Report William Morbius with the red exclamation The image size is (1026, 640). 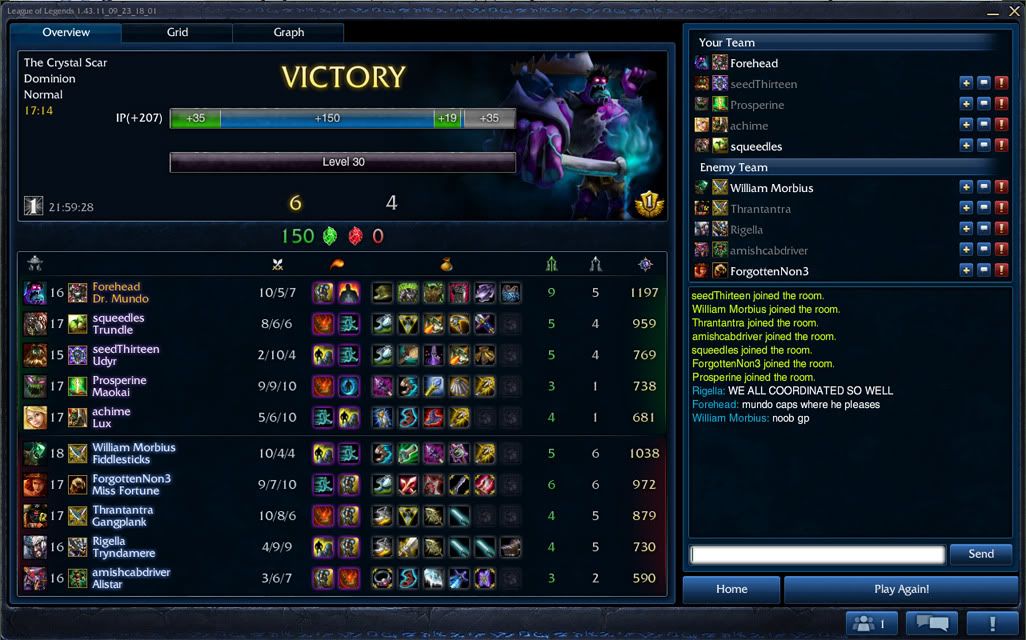tap(1001, 188)
